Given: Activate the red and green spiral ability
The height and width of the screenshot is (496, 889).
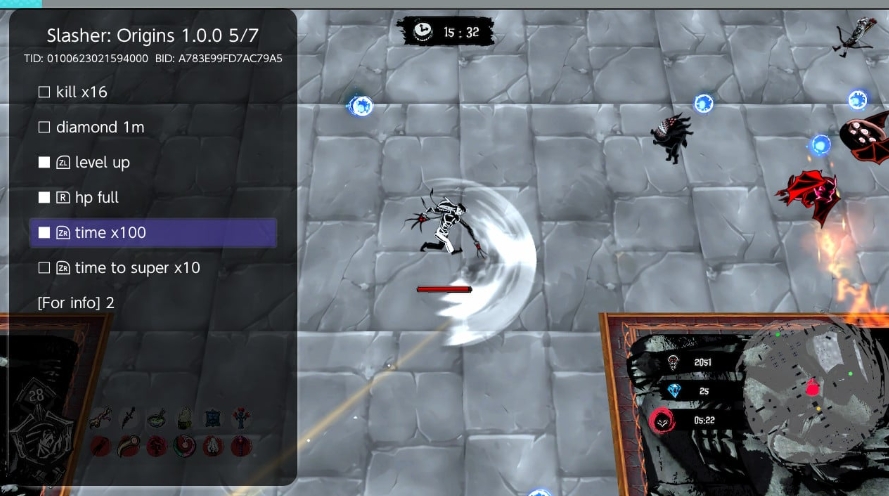Looking at the screenshot, I should [x=185, y=446].
